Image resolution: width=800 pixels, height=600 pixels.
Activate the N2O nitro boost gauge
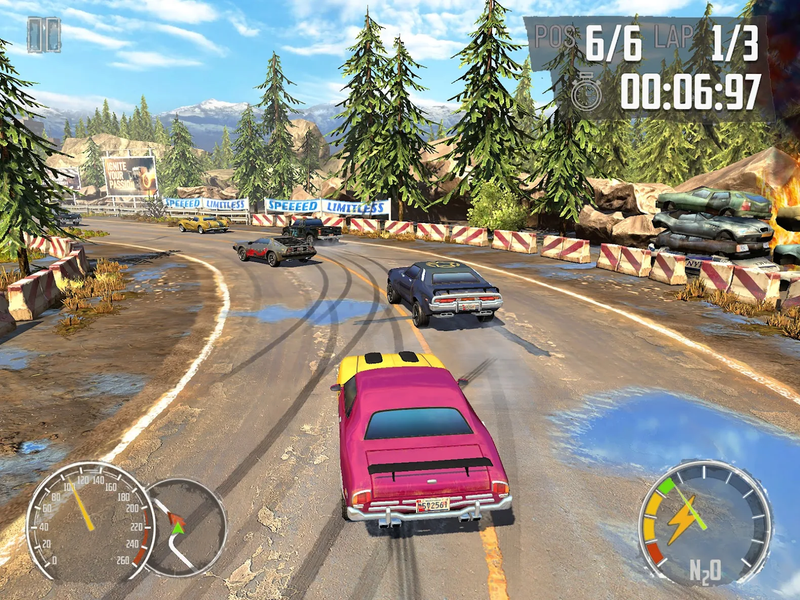click(x=704, y=522)
